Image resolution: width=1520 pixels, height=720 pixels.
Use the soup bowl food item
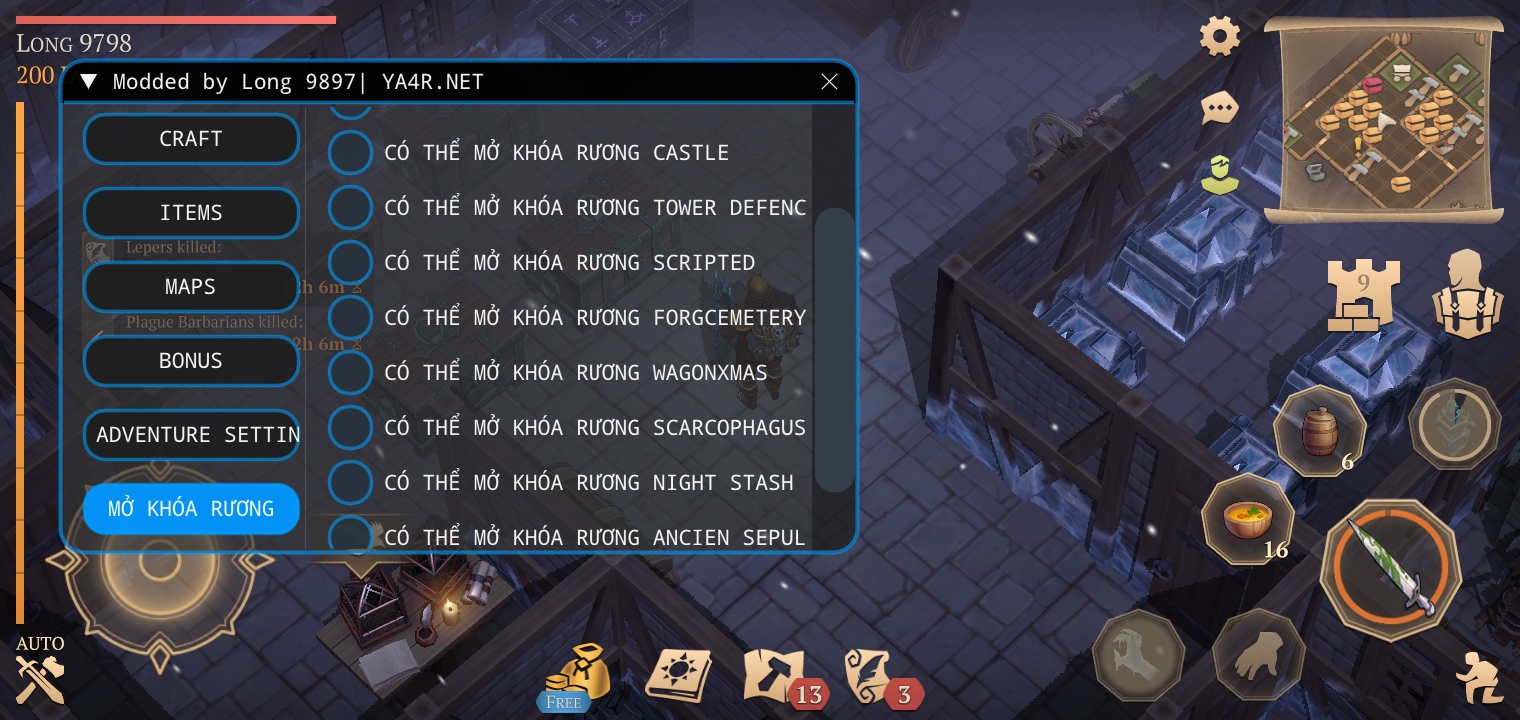tap(1247, 520)
